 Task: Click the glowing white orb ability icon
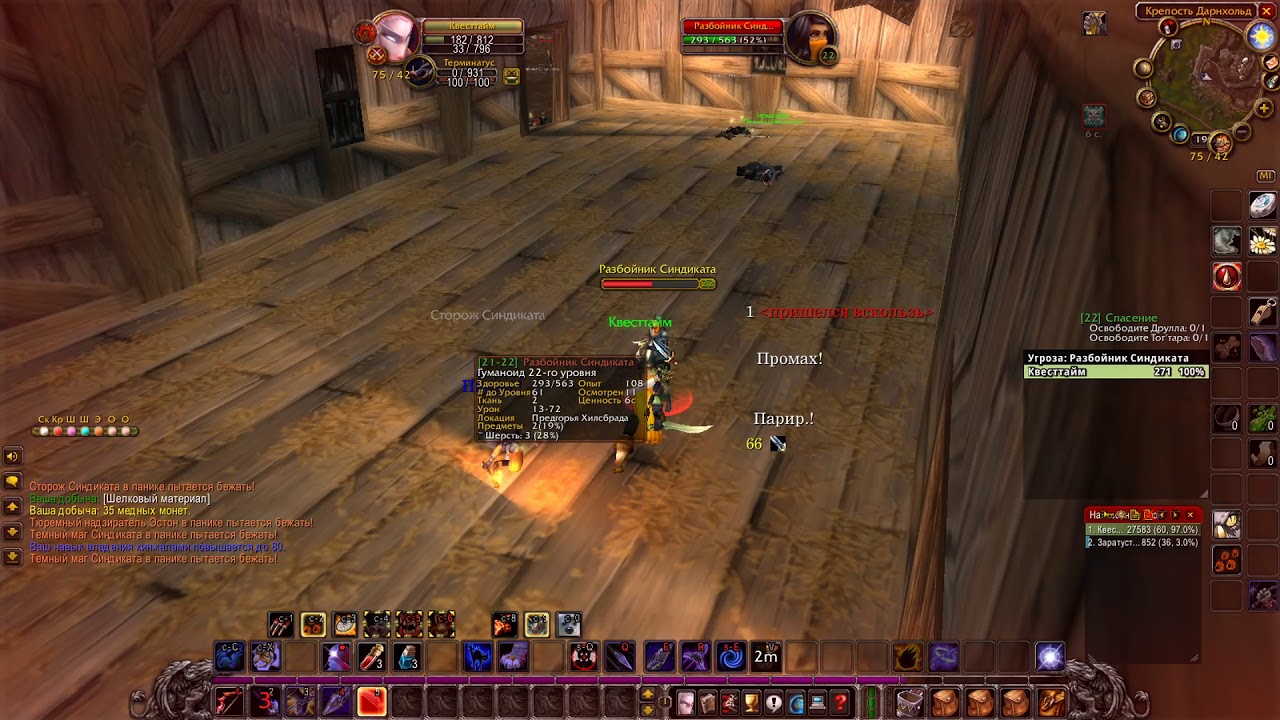coord(1050,657)
